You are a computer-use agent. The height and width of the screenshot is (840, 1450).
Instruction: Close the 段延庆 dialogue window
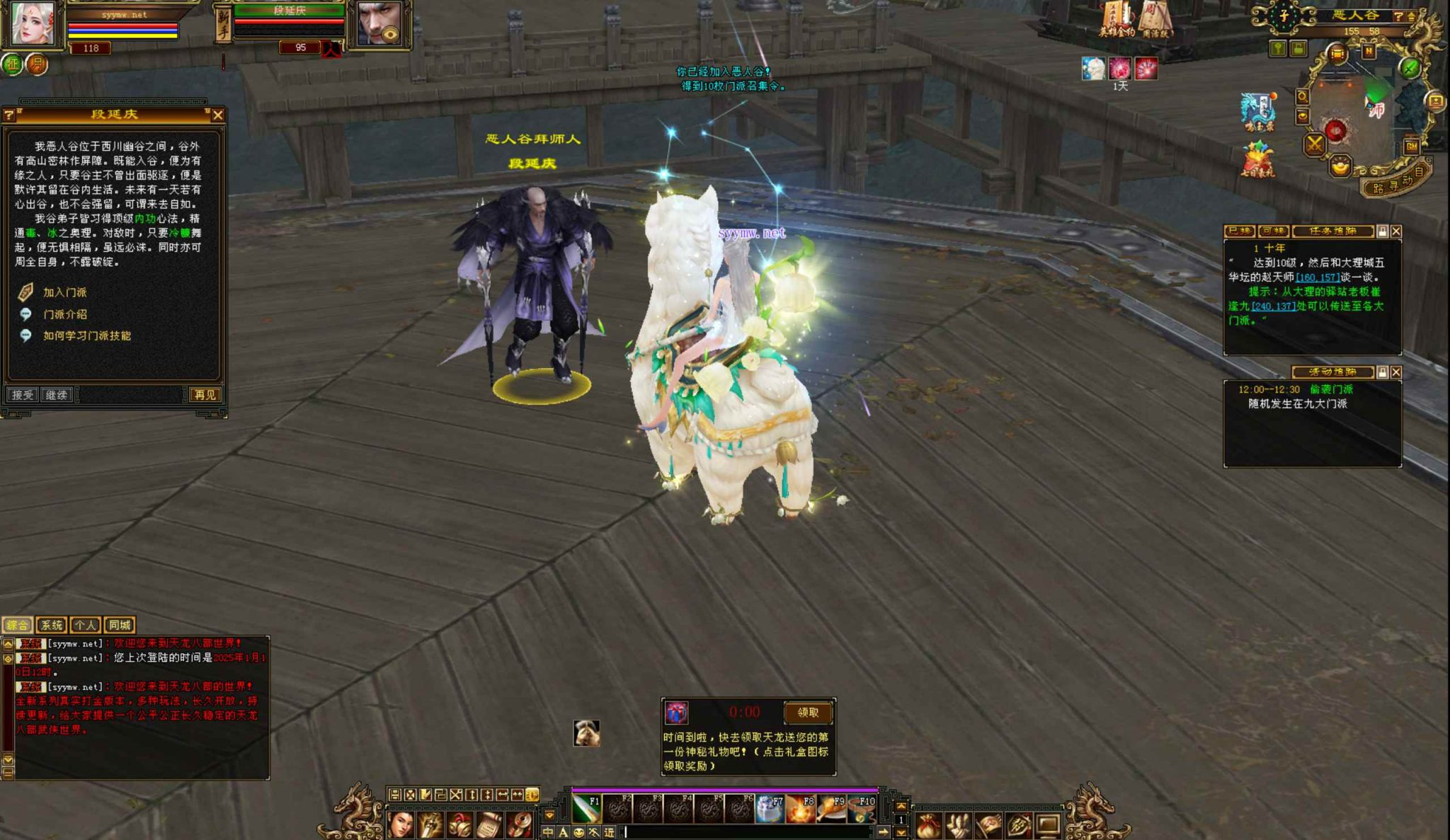point(218,115)
